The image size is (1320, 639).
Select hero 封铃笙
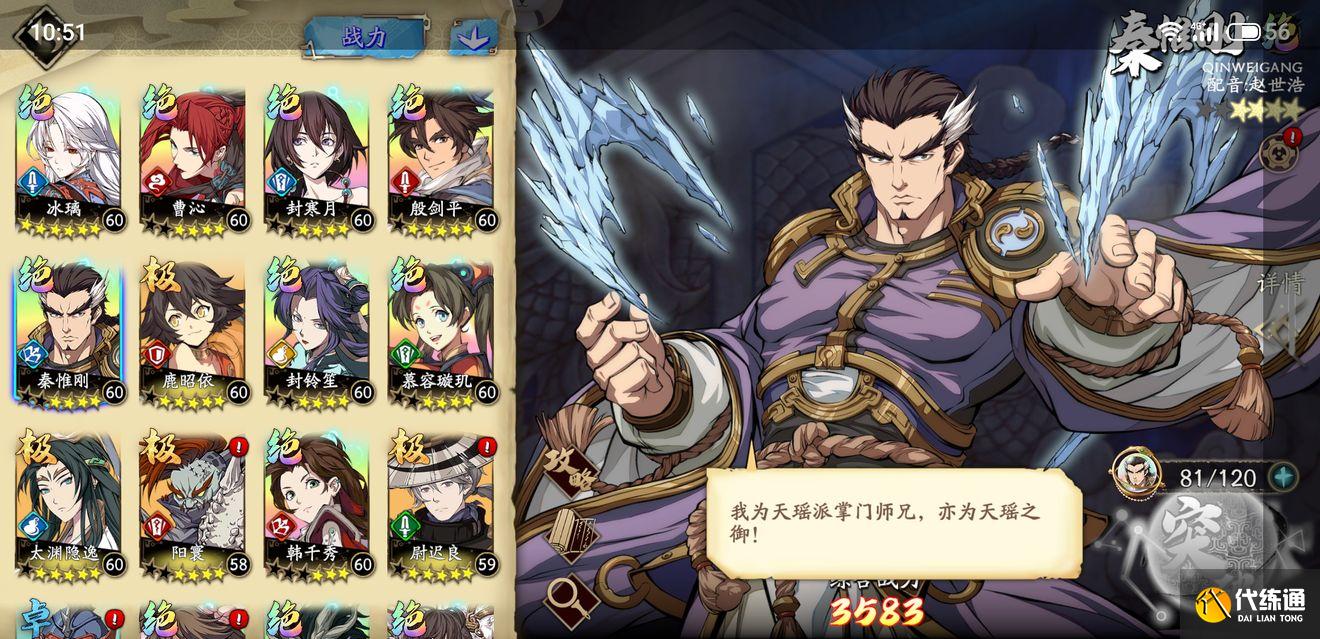pyautogui.click(x=316, y=332)
